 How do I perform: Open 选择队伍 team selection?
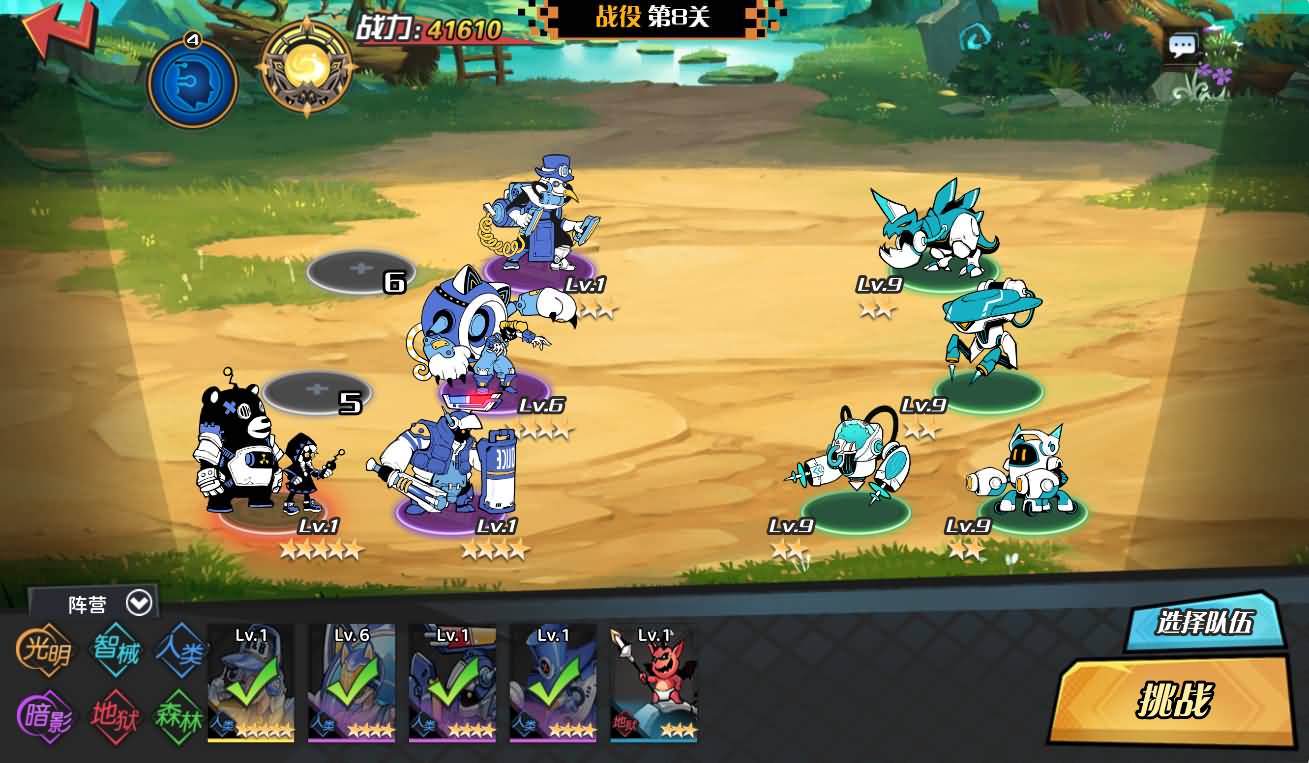click(x=1204, y=622)
